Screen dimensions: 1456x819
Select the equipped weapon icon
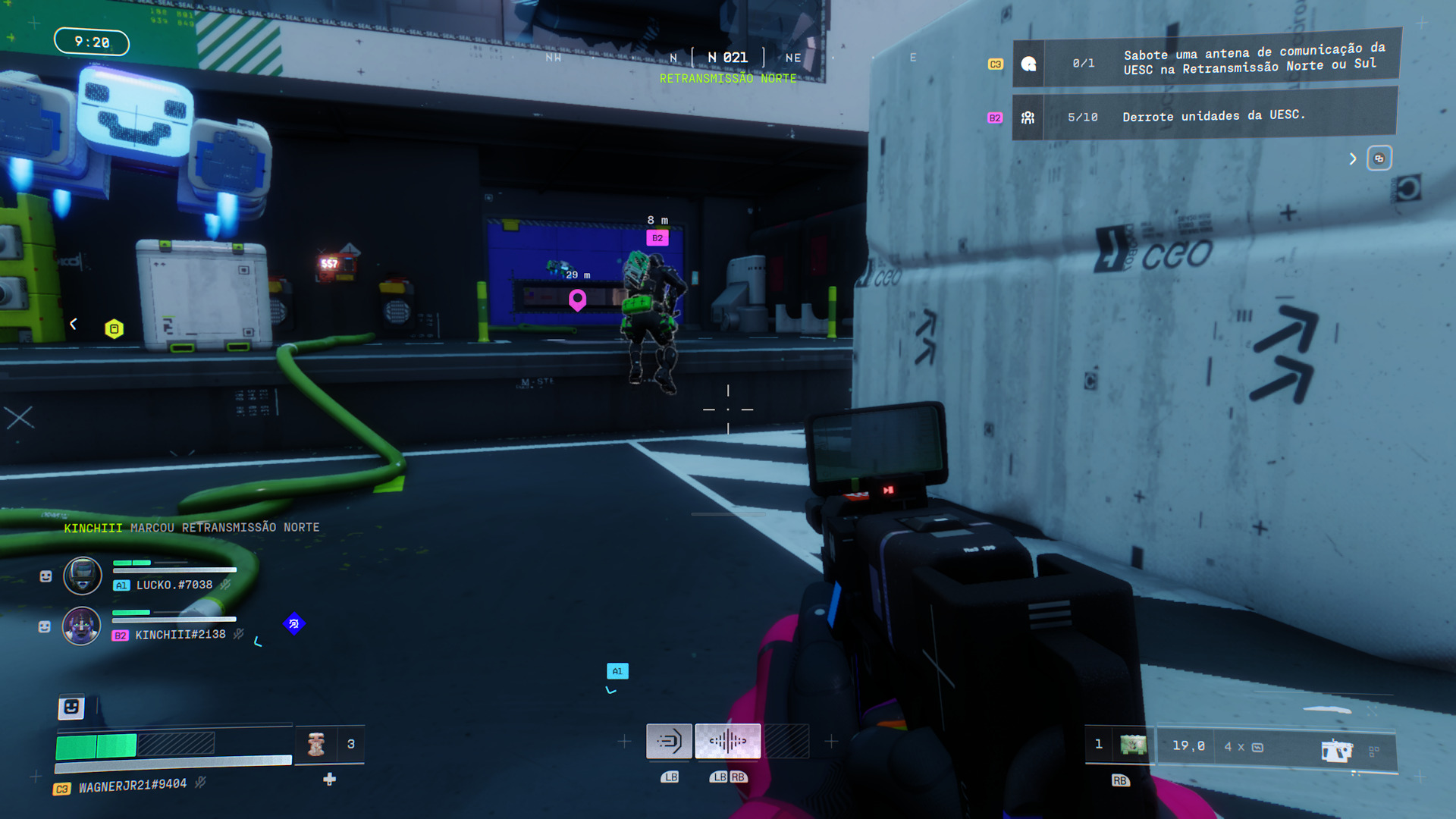1336,750
